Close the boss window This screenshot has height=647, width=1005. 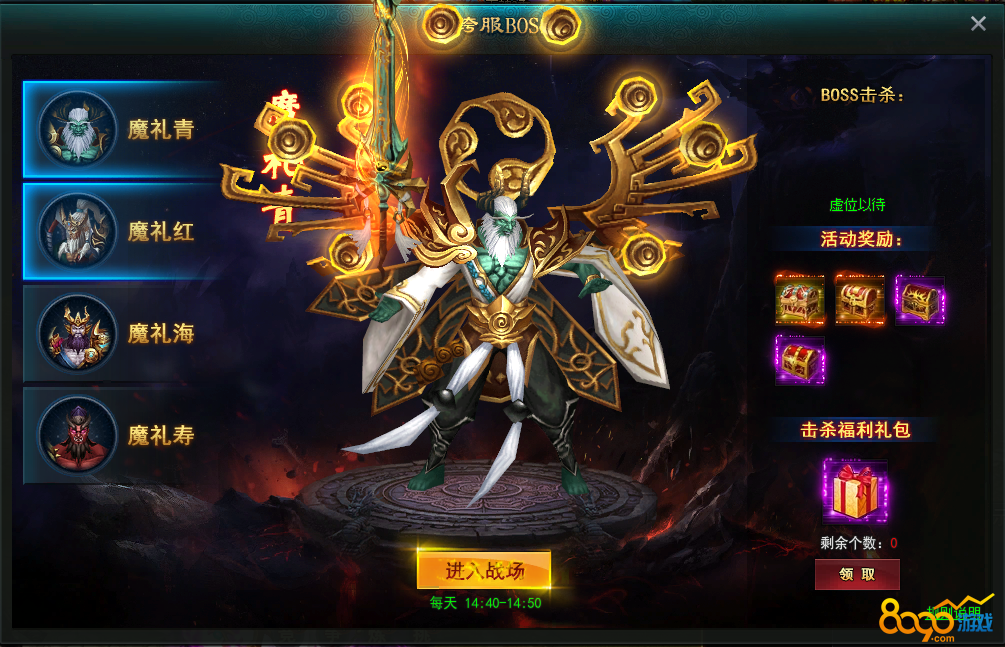(x=978, y=24)
